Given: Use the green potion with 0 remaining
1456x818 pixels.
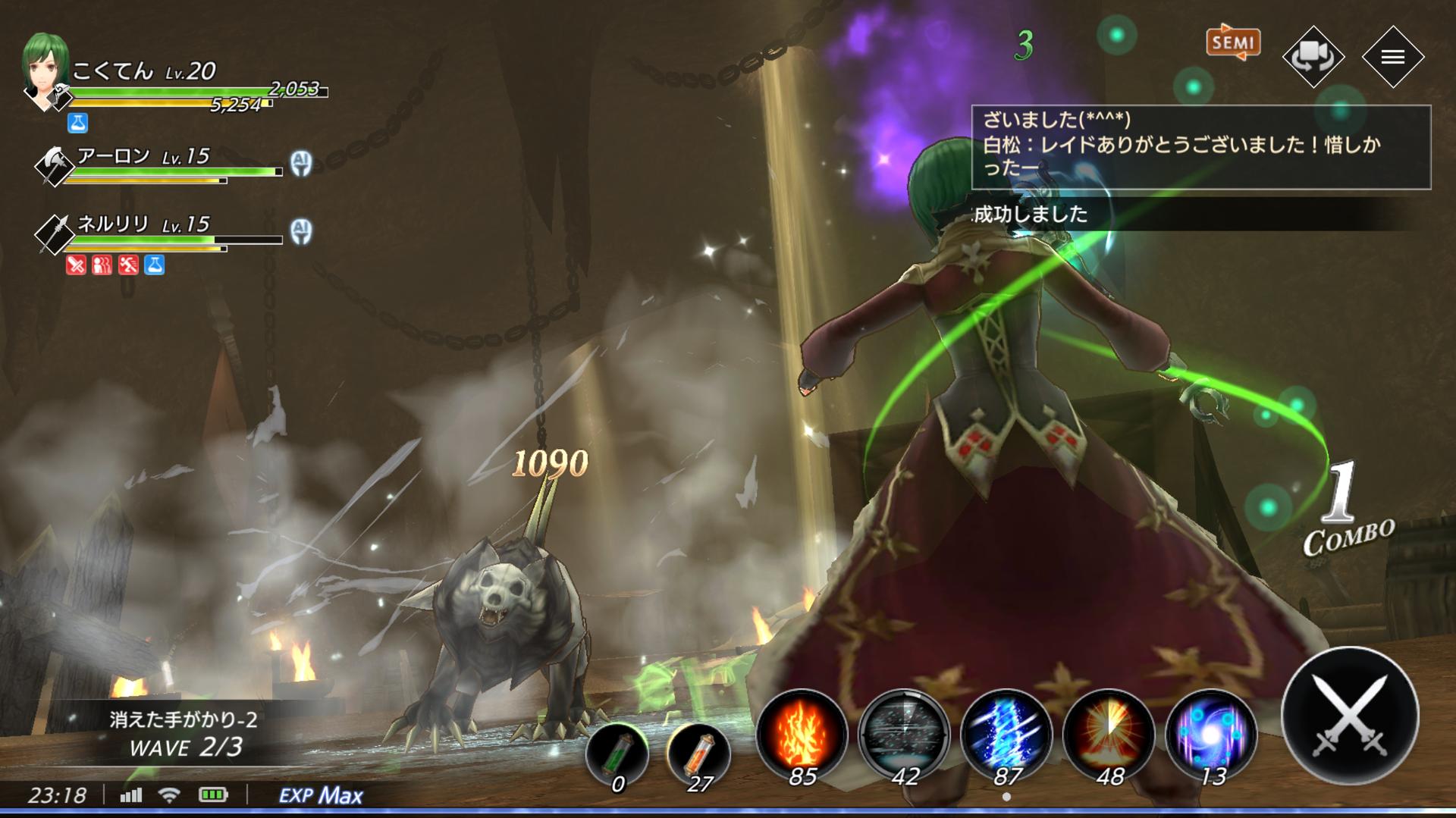Looking at the screenshot, I should tap(617, 754).
